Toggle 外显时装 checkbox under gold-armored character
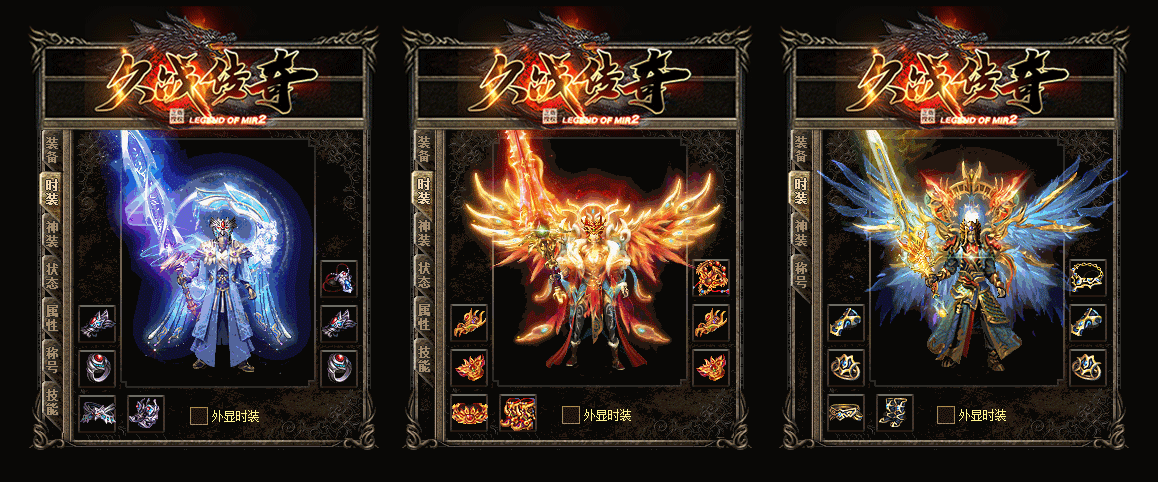The image size is (1158, 482). [944, 415]
